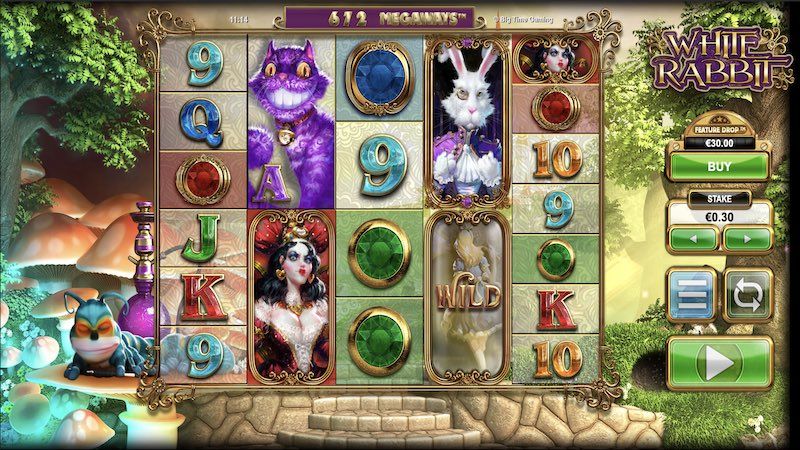800x450 pixels.
Task: Decrease the stake with the left arrow
Action: click(694, 239)
